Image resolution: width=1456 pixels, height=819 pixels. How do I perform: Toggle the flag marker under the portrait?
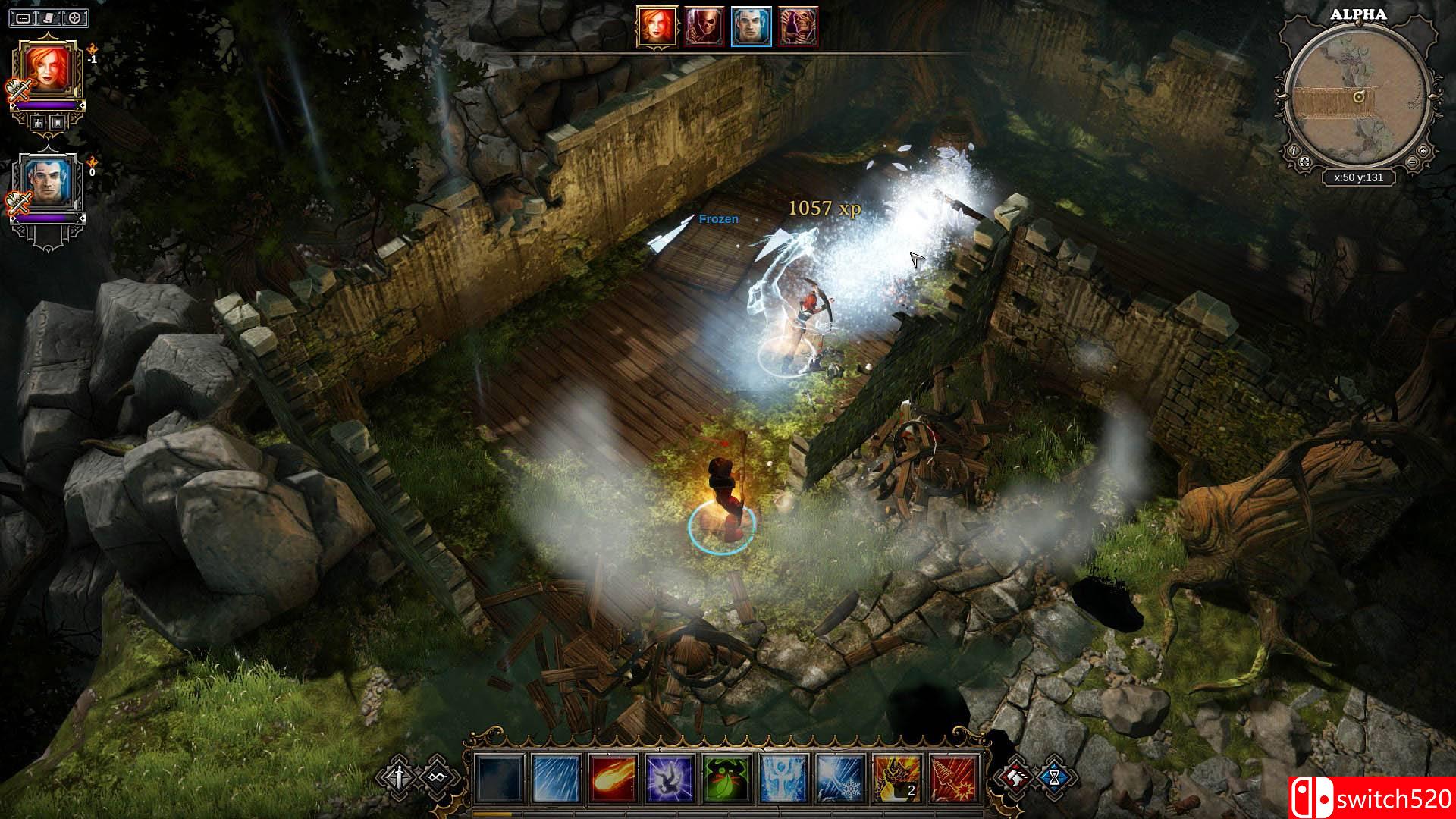pos(58,122)
